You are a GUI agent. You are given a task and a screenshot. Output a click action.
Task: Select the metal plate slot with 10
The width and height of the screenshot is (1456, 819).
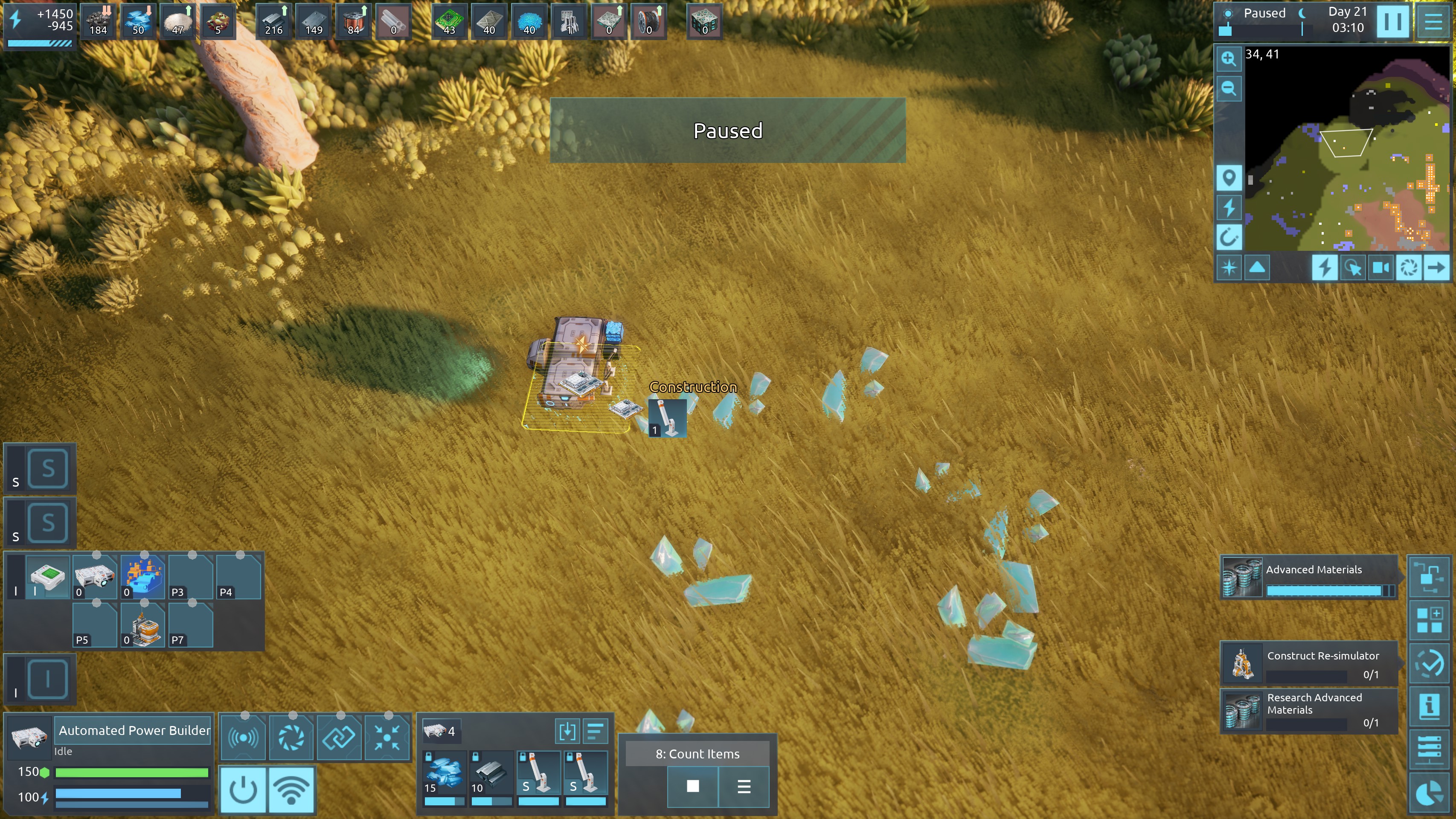coord(491,774)
